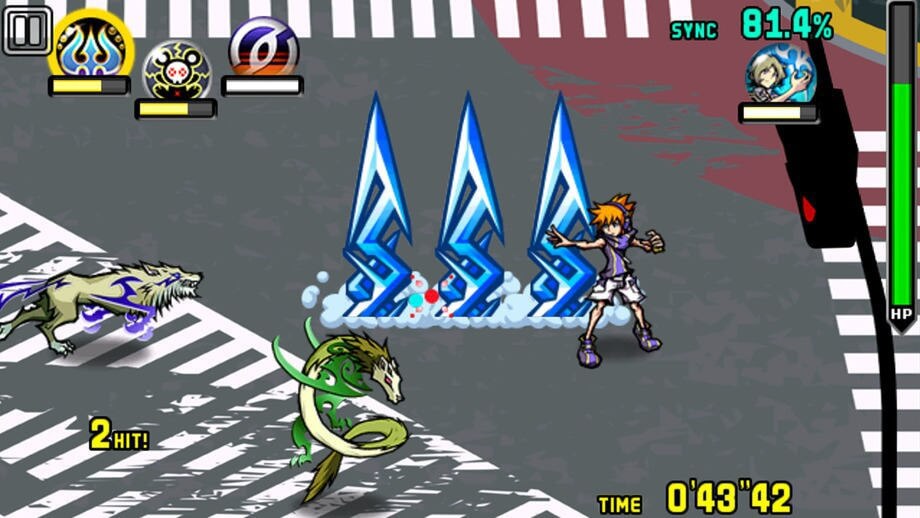
Task: Use the purple and orange swirl pin
Action: click(262, 46)
